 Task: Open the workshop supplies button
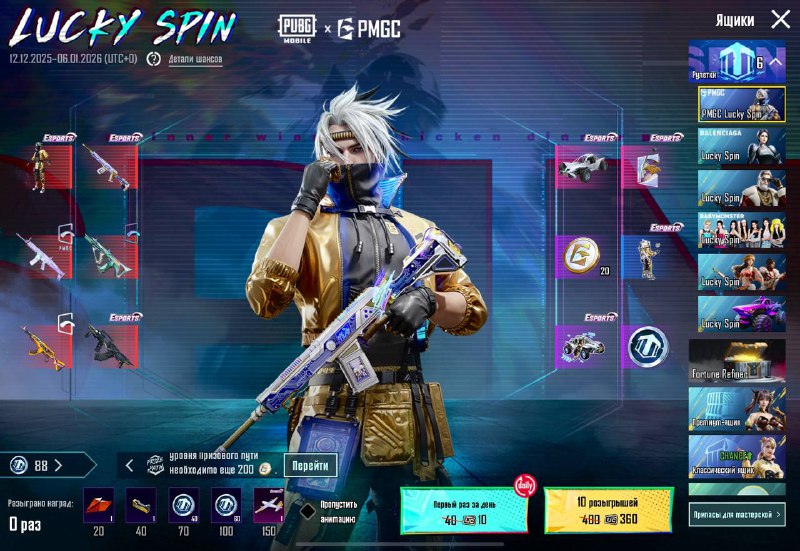(x=736, y=514)
